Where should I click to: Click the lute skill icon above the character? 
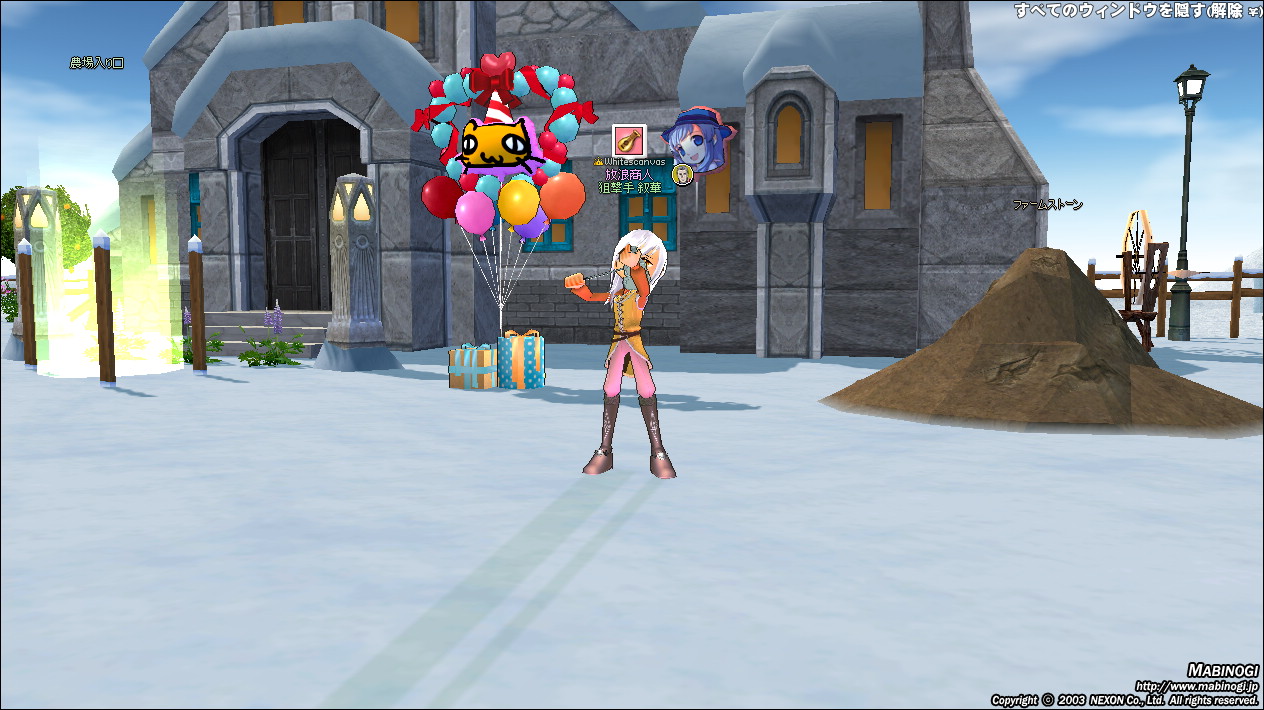[x=628, y=140]
